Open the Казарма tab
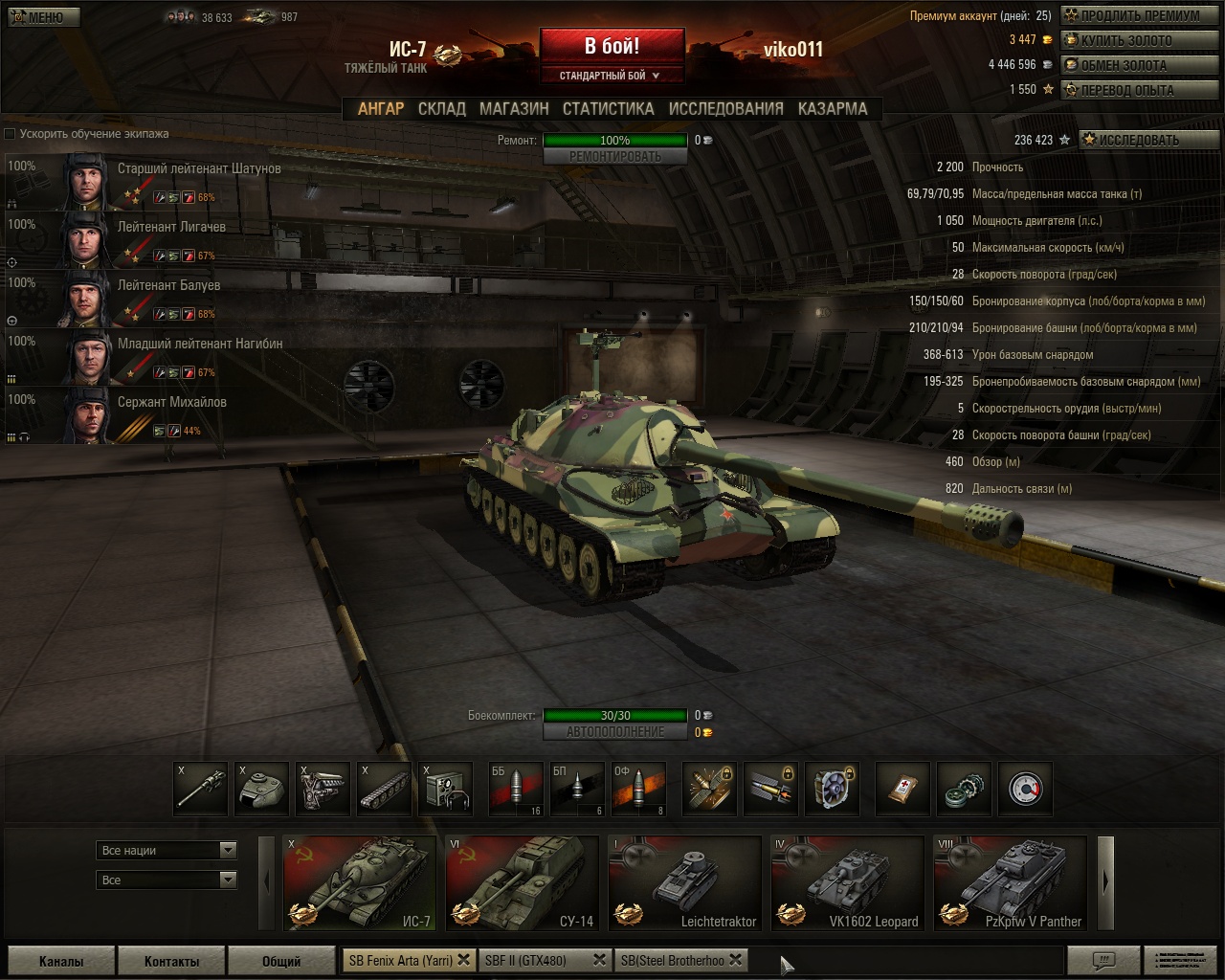Image resolution: width=1225 pixels, height=980 pixels. [832, 109]
